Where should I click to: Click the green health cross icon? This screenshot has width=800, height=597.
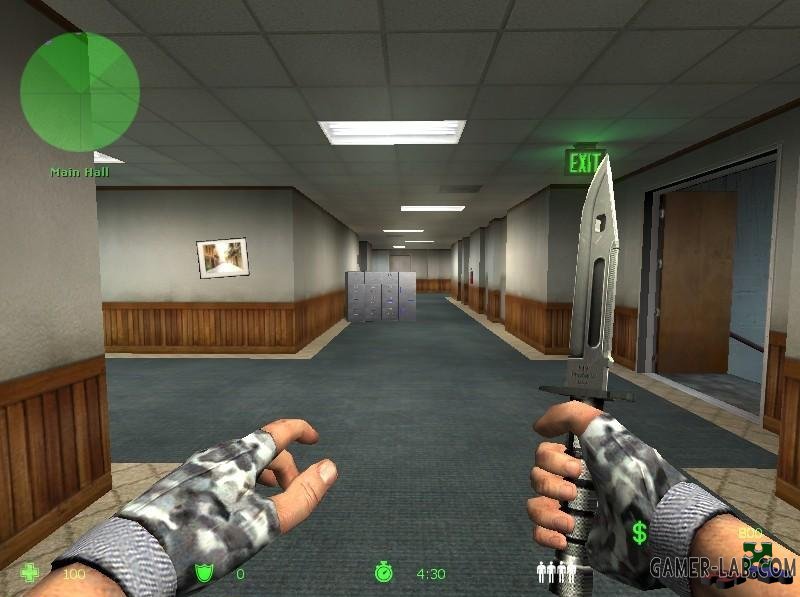[31, 573]
